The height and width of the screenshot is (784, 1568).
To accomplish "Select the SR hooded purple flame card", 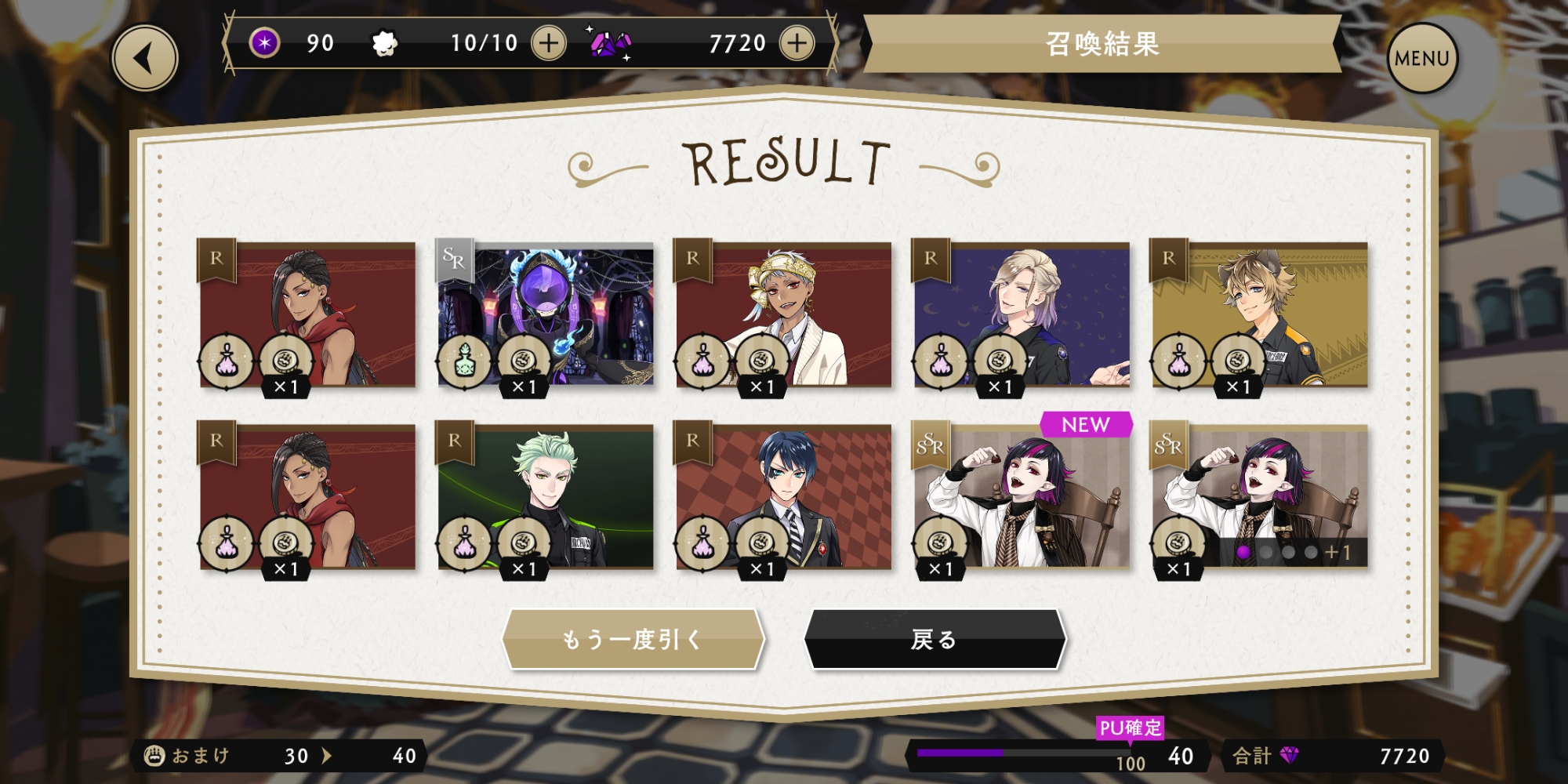I will (x=546, y=315).
